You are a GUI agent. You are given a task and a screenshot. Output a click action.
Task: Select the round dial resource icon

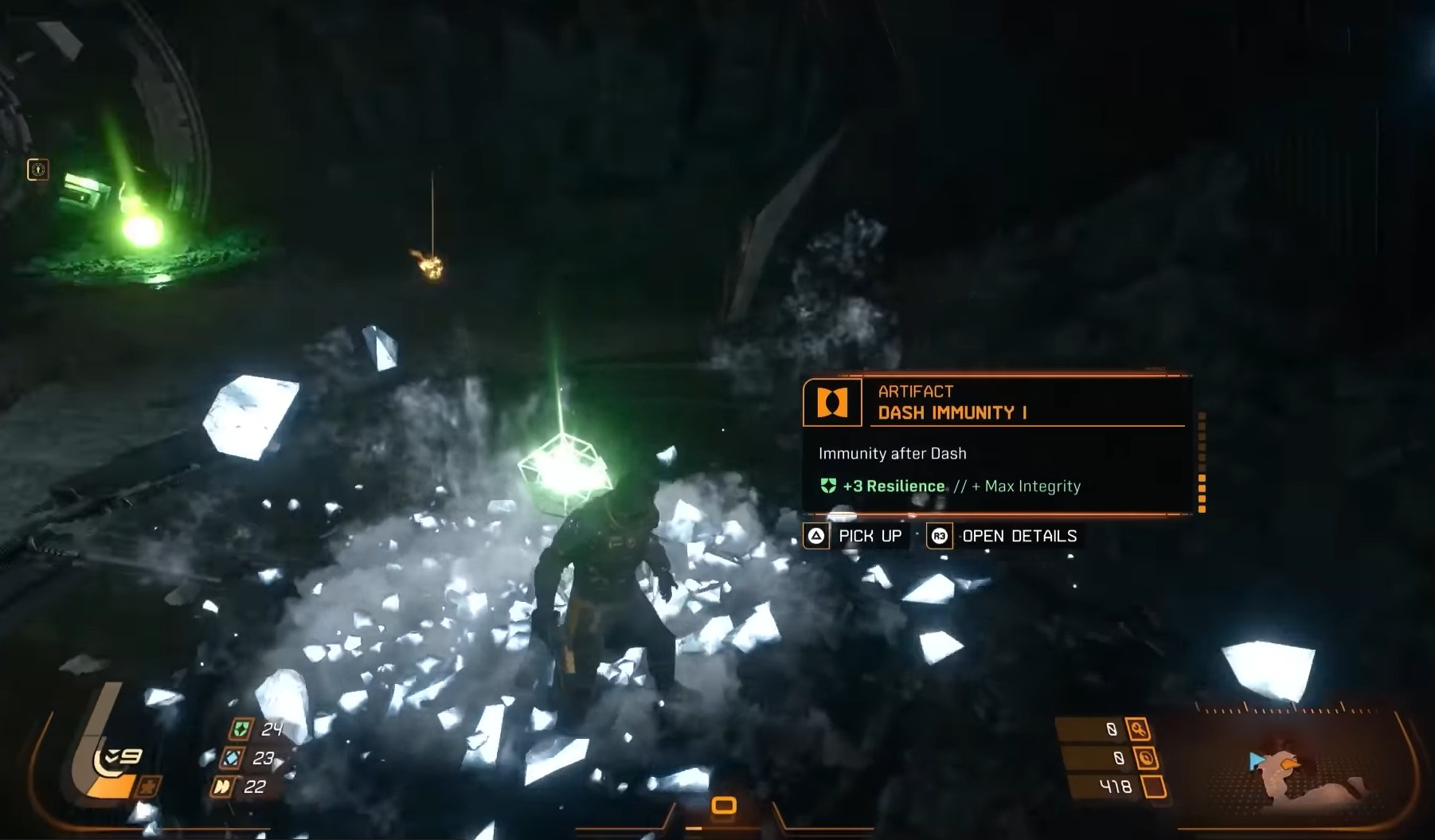click(1146, 758)
